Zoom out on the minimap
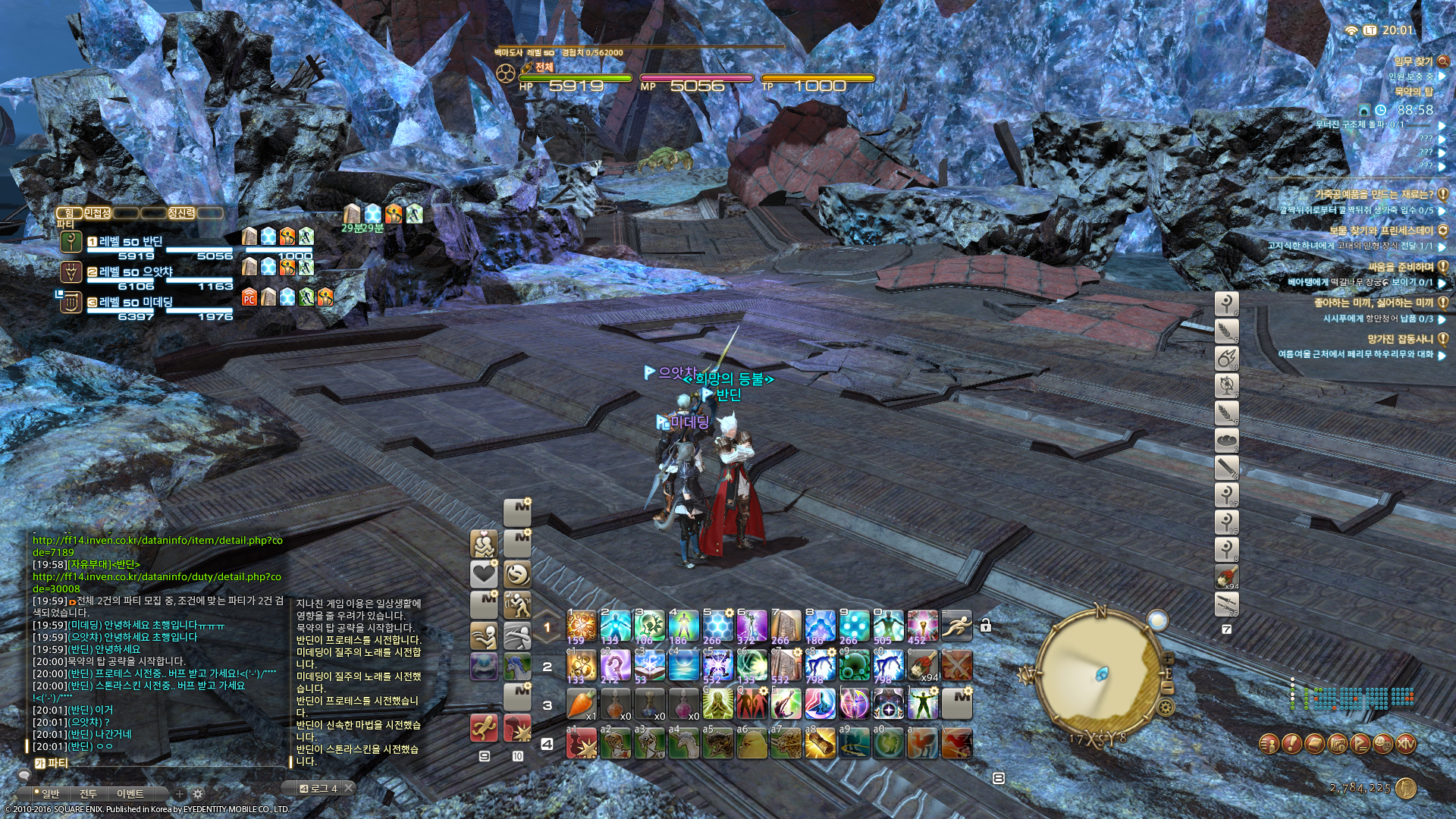 coord(1168,688)
